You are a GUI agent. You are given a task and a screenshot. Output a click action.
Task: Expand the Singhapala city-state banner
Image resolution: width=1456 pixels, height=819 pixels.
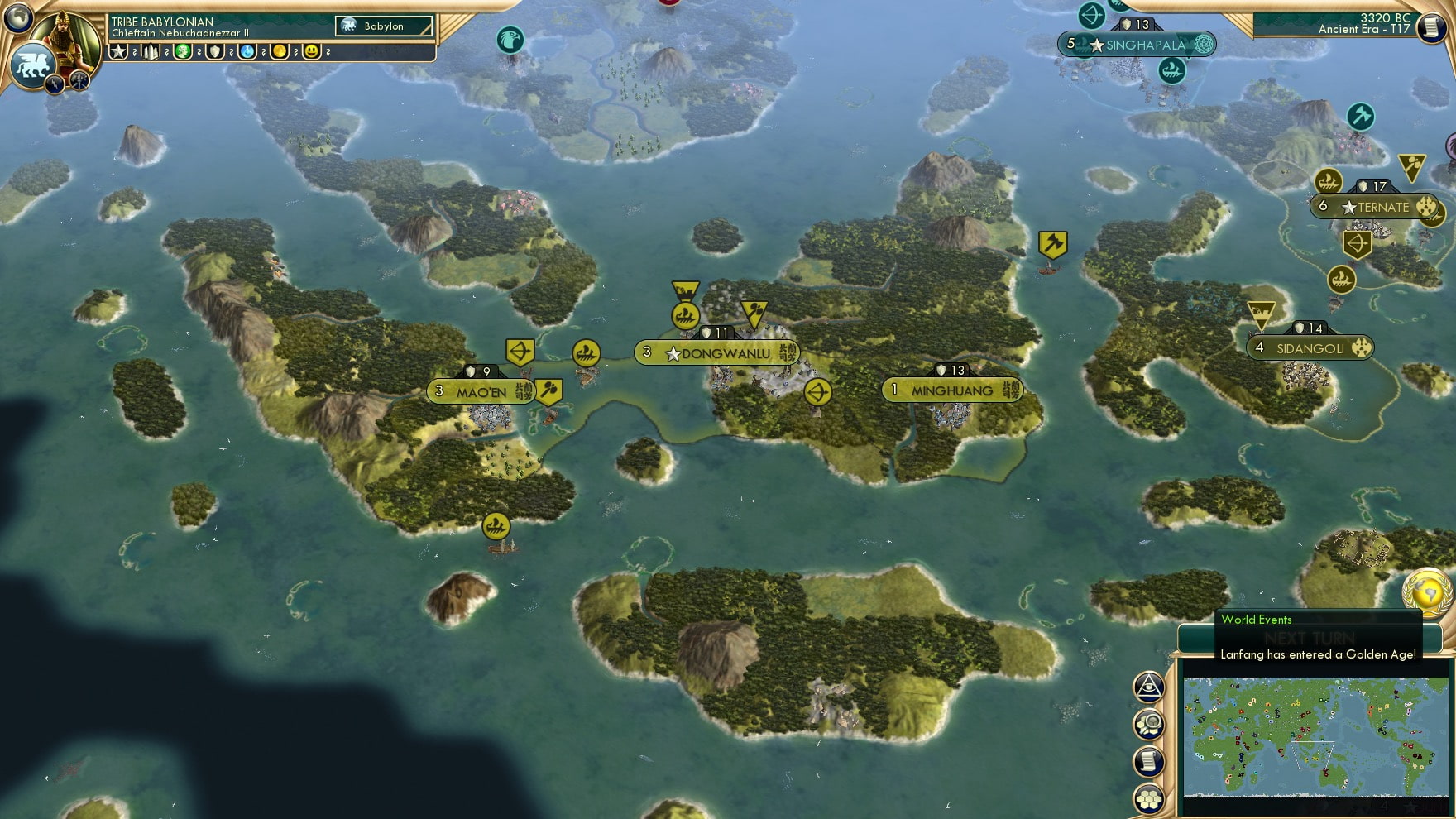coord(1139,45)
